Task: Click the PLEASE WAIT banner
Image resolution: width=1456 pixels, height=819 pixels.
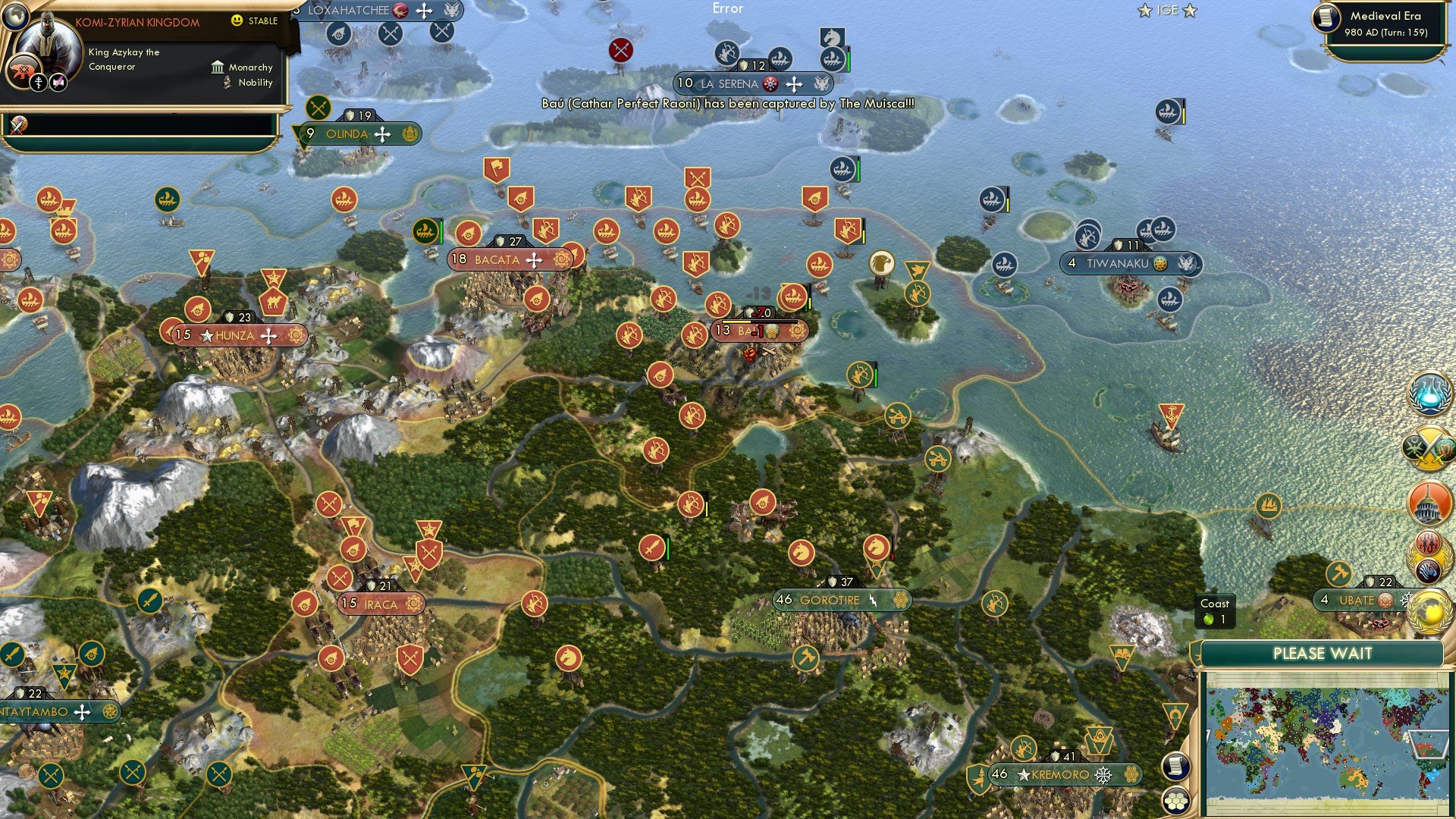Action: [x=1323, y=654]
